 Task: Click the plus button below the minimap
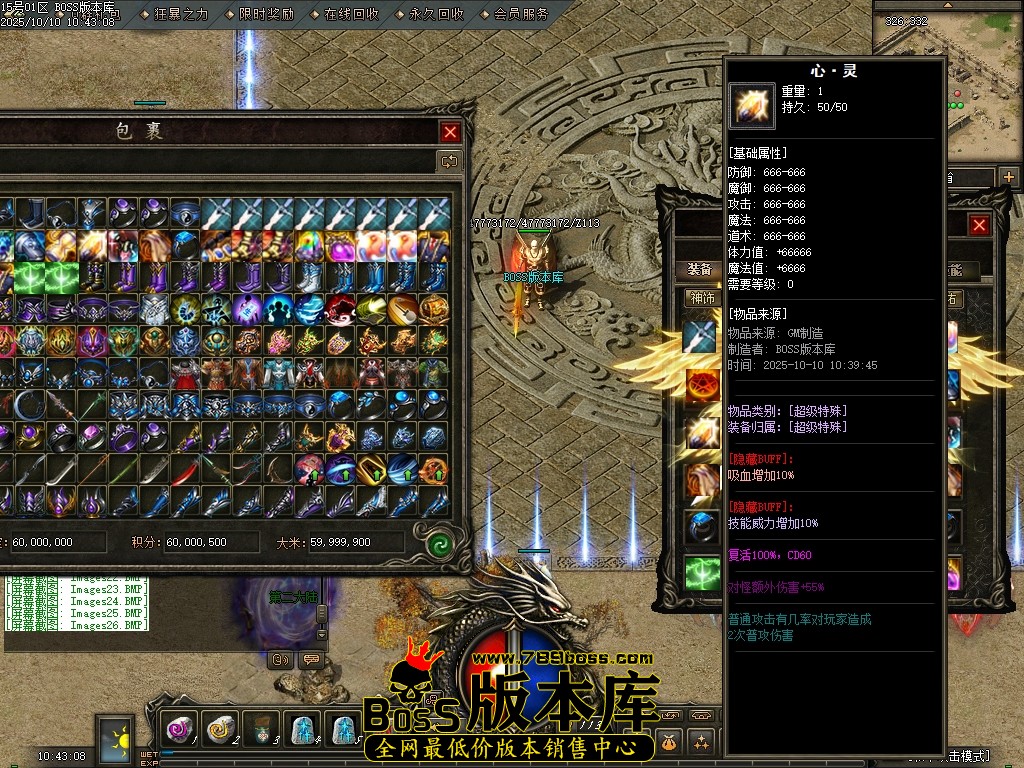click(x=1008, y=177)
